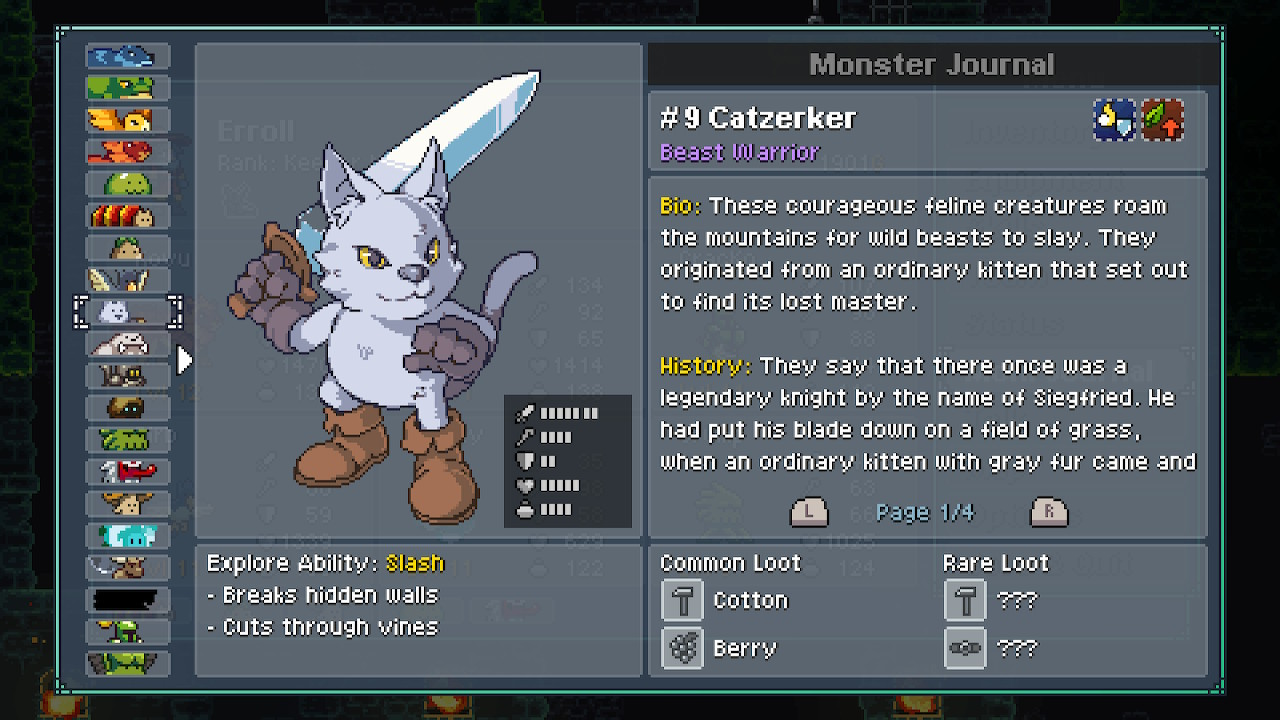Open the icy blue Frosty entry
This screenshot has width=1280, height=720.
127,536
